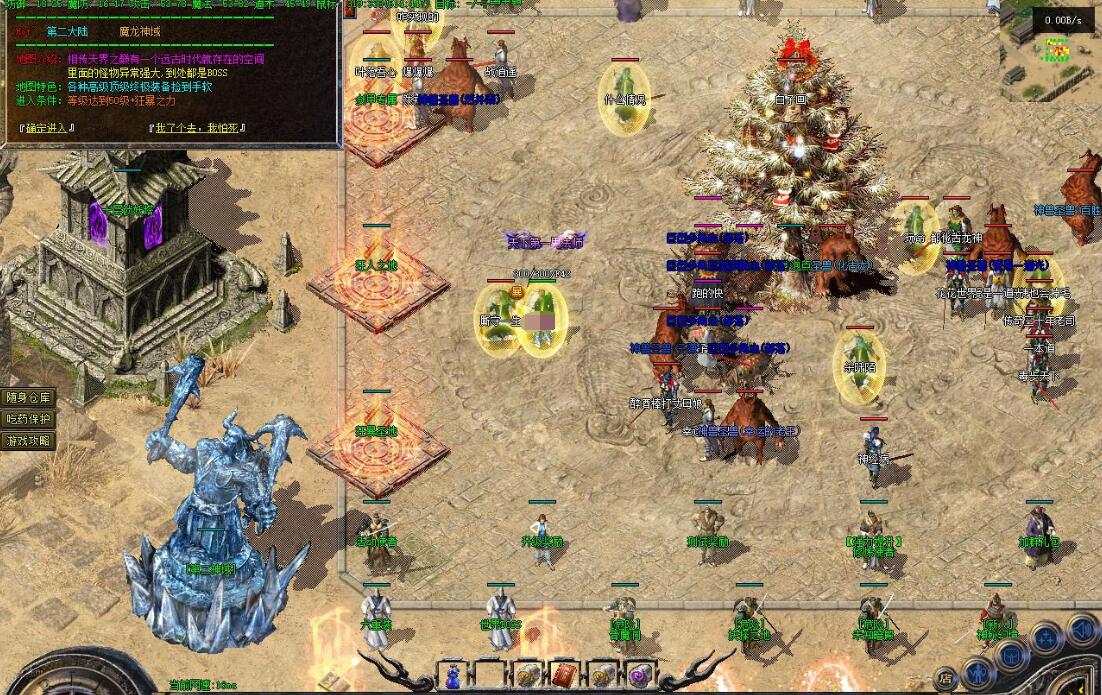Open the 随身仓库 portable warehouse
Screen dimensions: 1102x695
coord(28,398)
